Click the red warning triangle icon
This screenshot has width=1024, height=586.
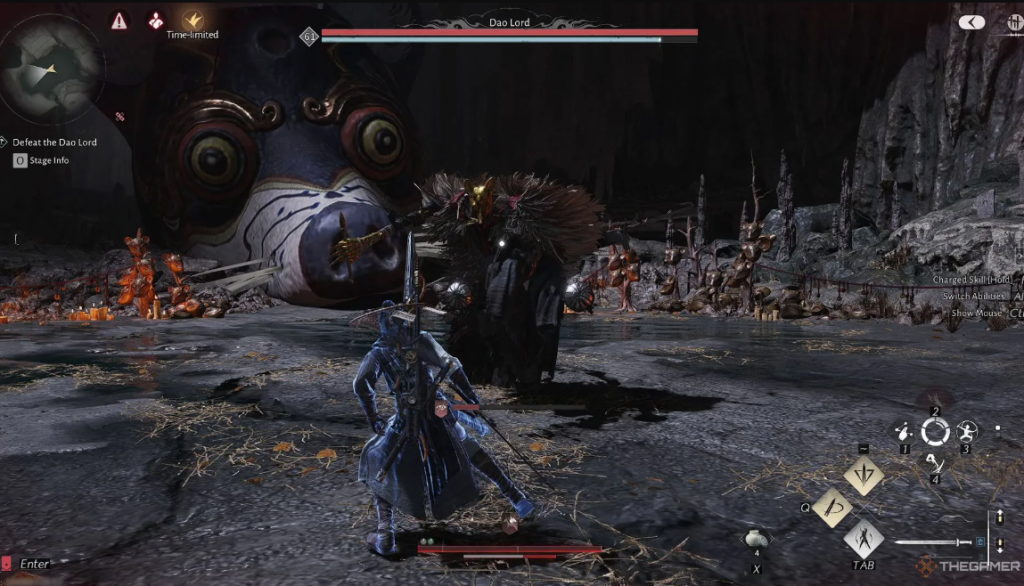119,20
